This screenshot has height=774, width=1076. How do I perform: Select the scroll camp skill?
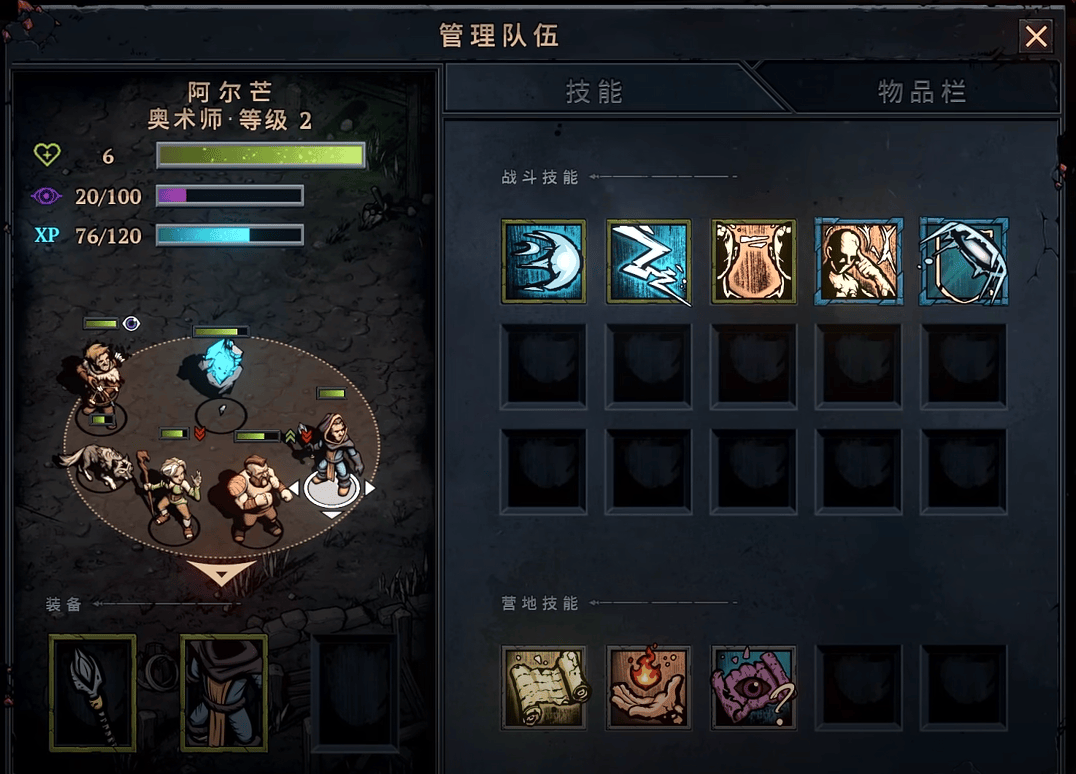tap(543, 686)
